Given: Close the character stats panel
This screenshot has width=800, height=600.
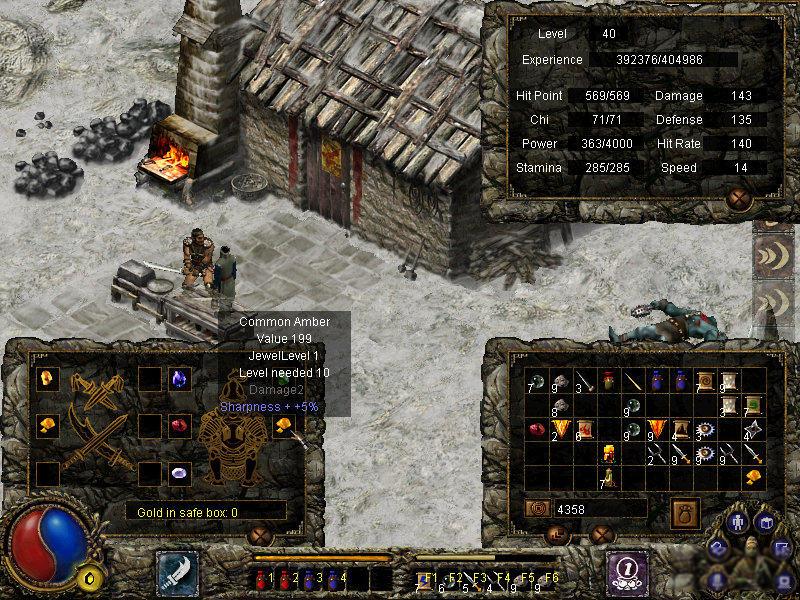Looking at the screenshot, I should [x=740, y=199].
